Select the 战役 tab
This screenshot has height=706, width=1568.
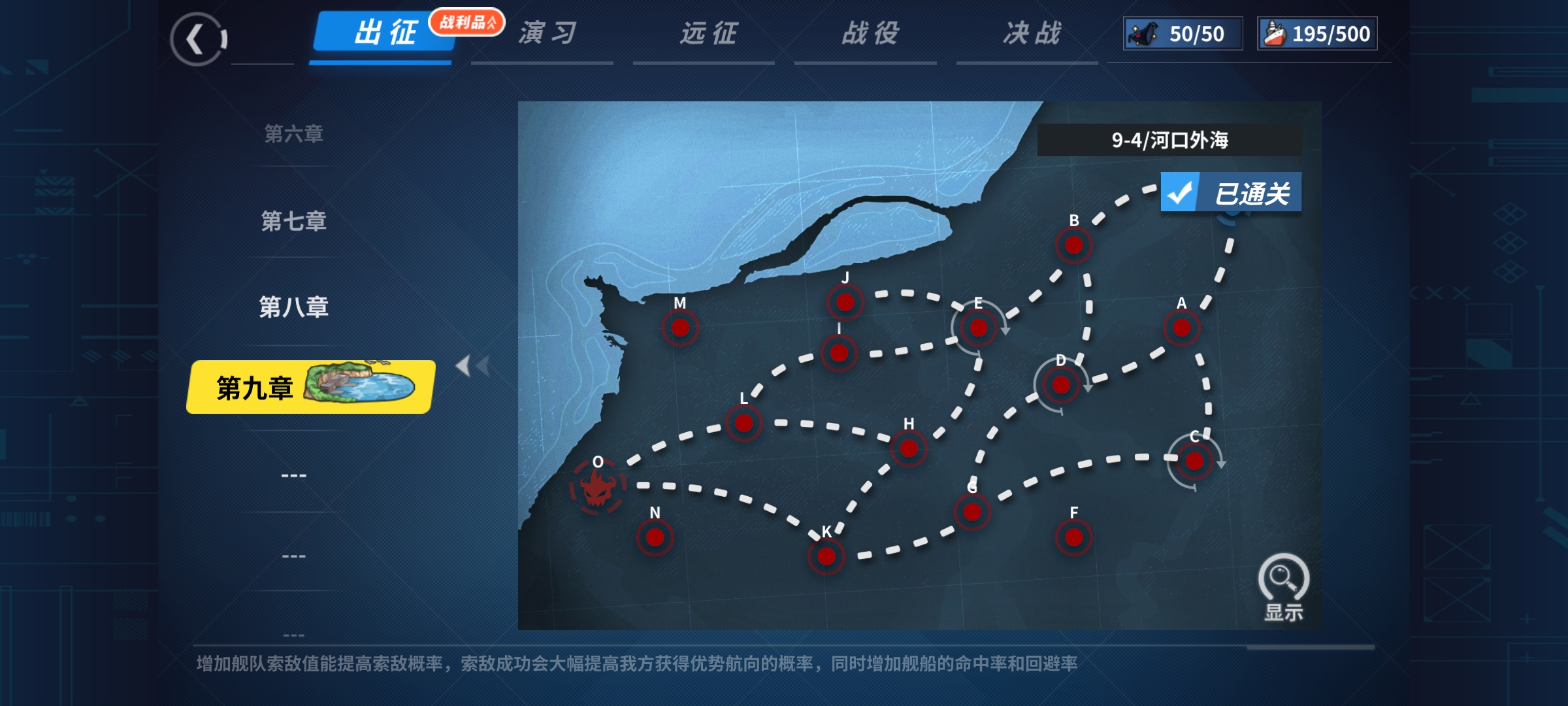(x=870, y=33)
